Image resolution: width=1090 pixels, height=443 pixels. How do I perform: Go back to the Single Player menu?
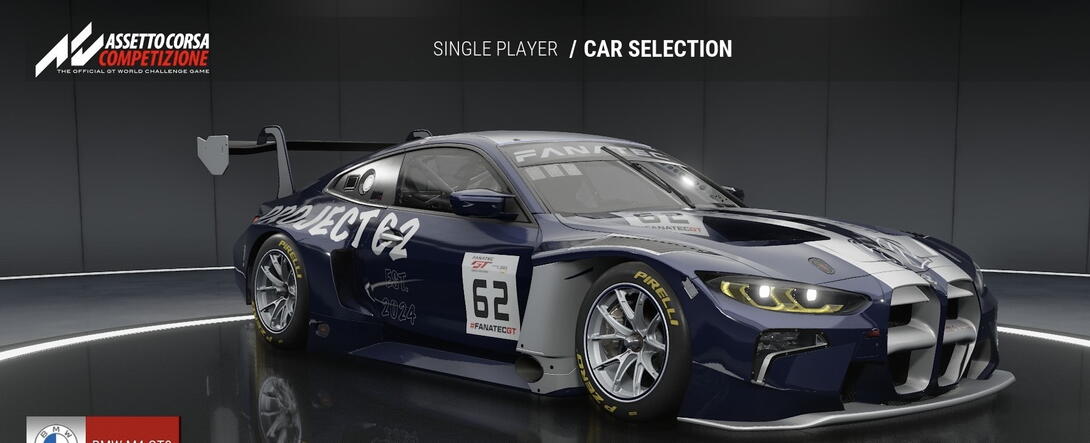point(495,49)
